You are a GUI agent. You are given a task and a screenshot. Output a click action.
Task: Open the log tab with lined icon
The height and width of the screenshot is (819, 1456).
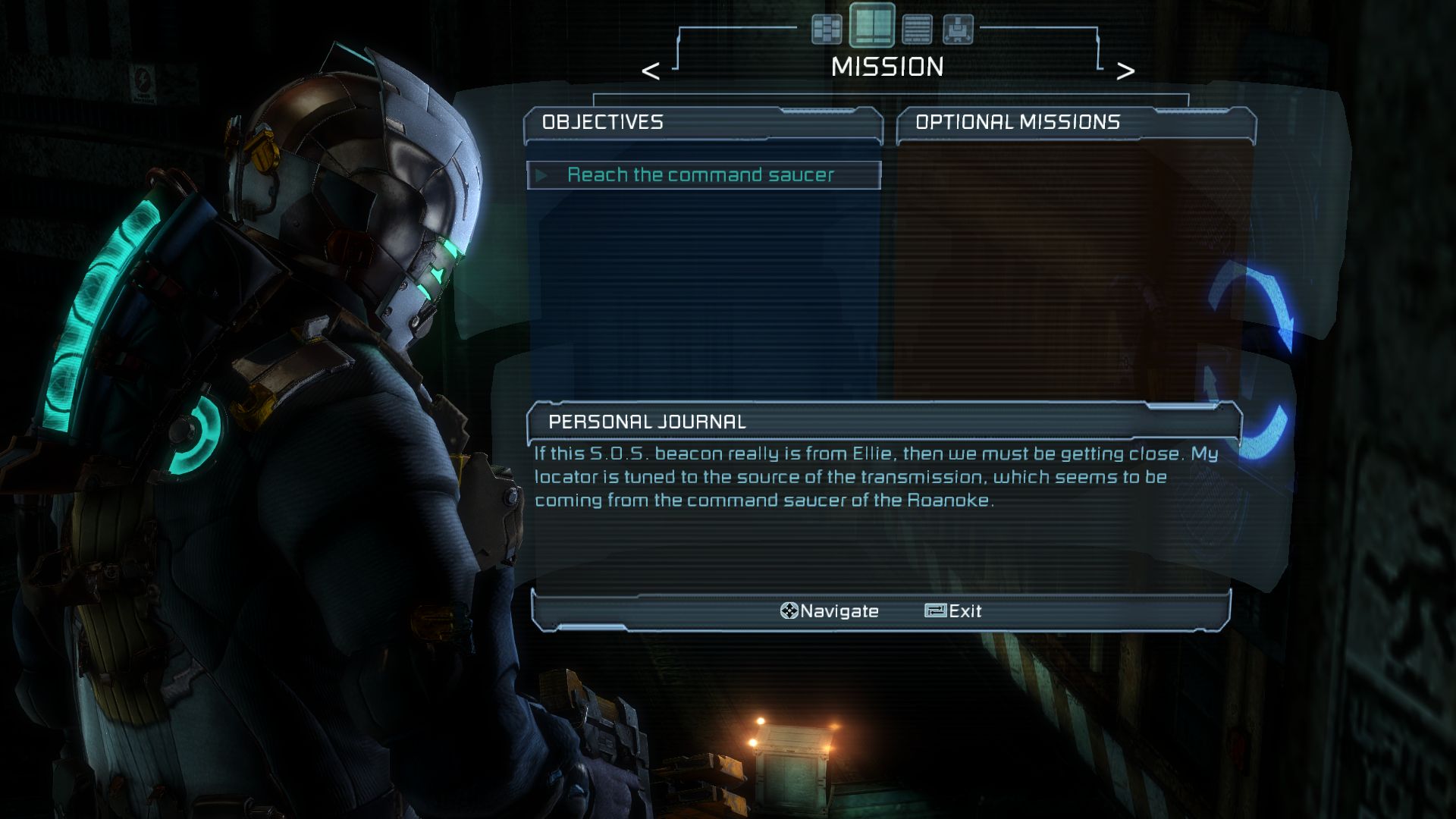(x=917, y=30)
